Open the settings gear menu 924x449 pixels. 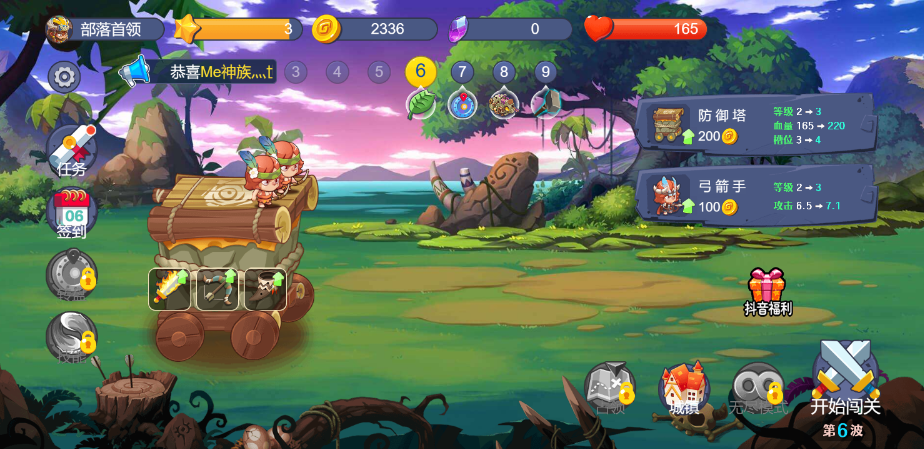(64, 76)
